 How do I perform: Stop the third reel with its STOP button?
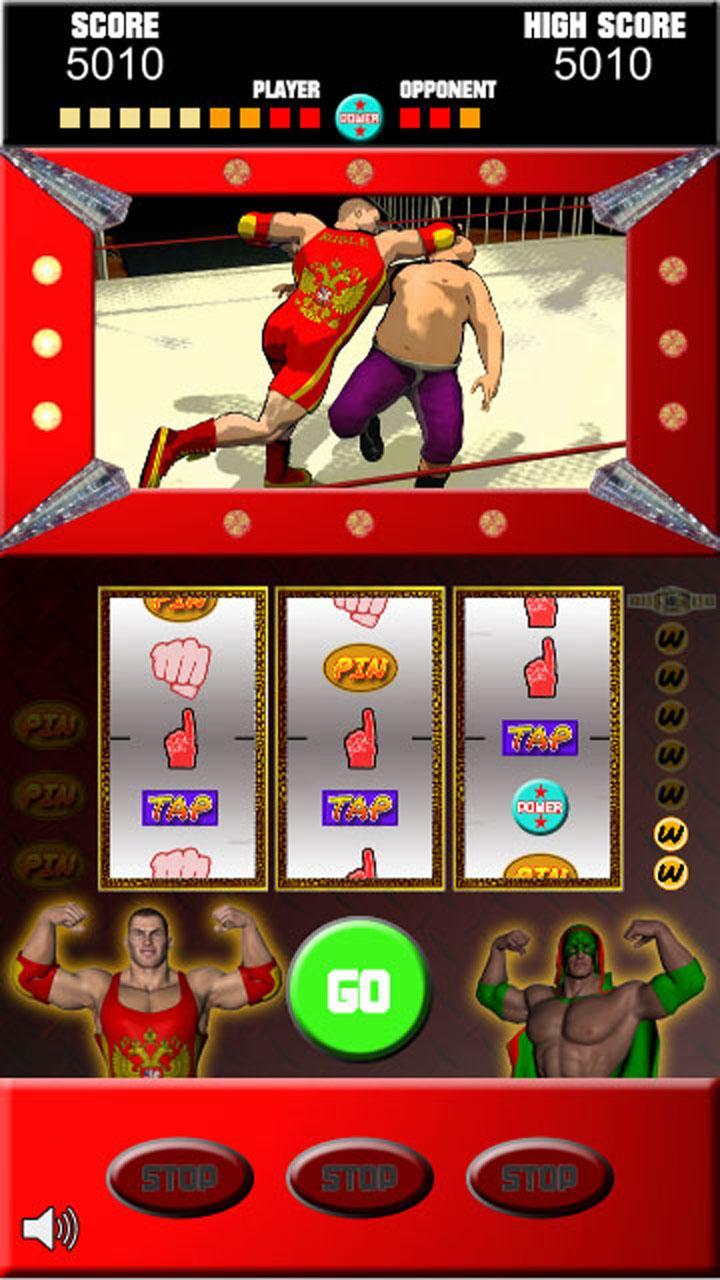click(x=540, y=1177)
